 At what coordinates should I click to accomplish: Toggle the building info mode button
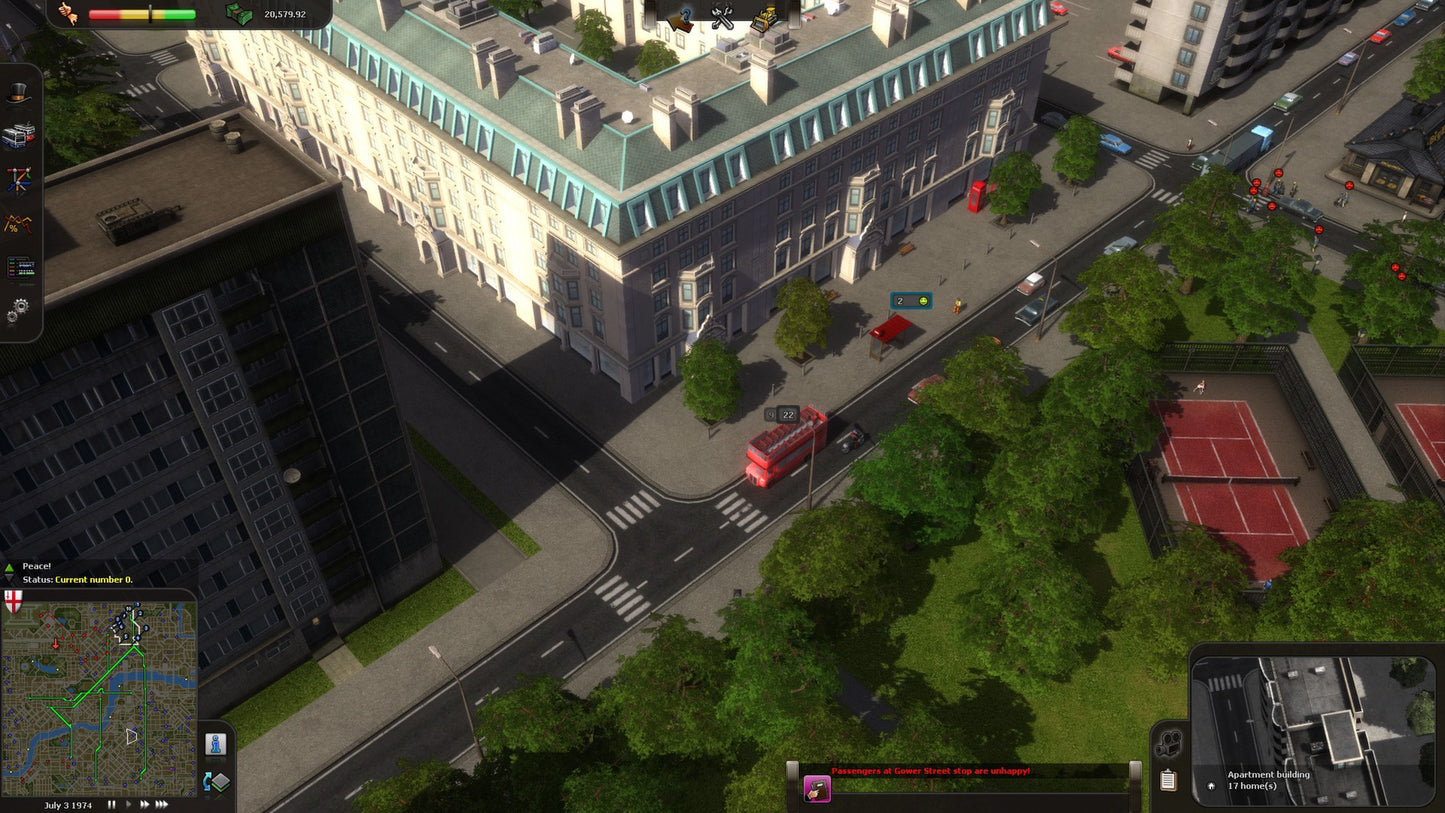[x=216, y=743]
